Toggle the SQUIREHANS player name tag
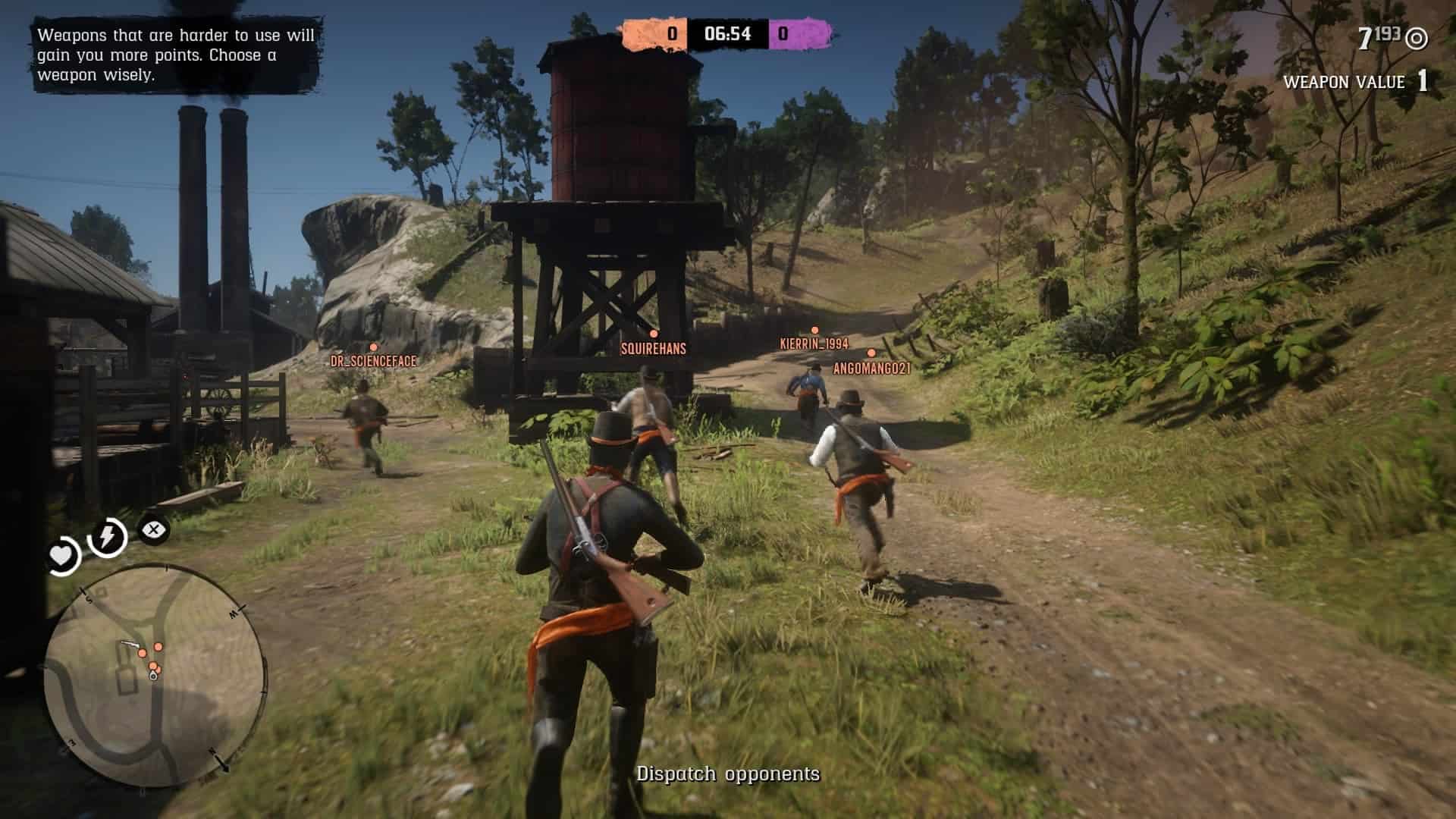 (651, 350)
